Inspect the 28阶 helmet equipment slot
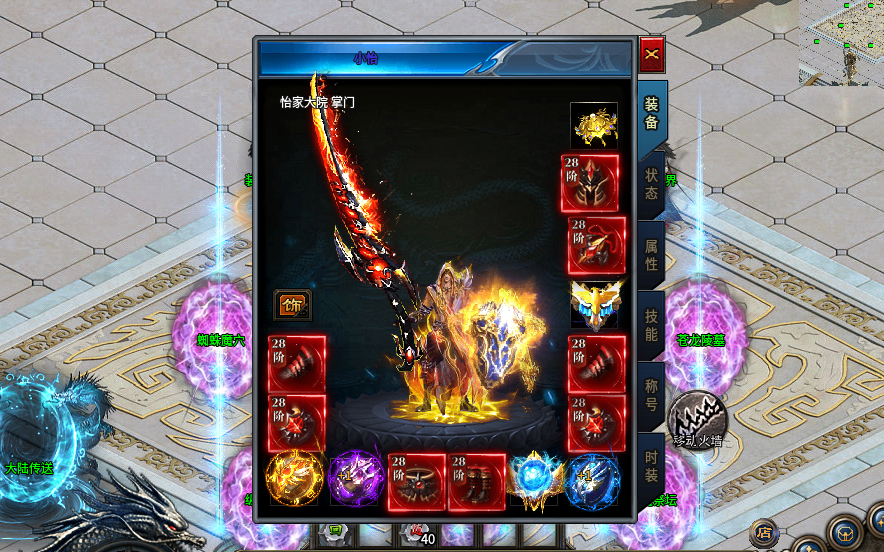 (x=590, y=183)
